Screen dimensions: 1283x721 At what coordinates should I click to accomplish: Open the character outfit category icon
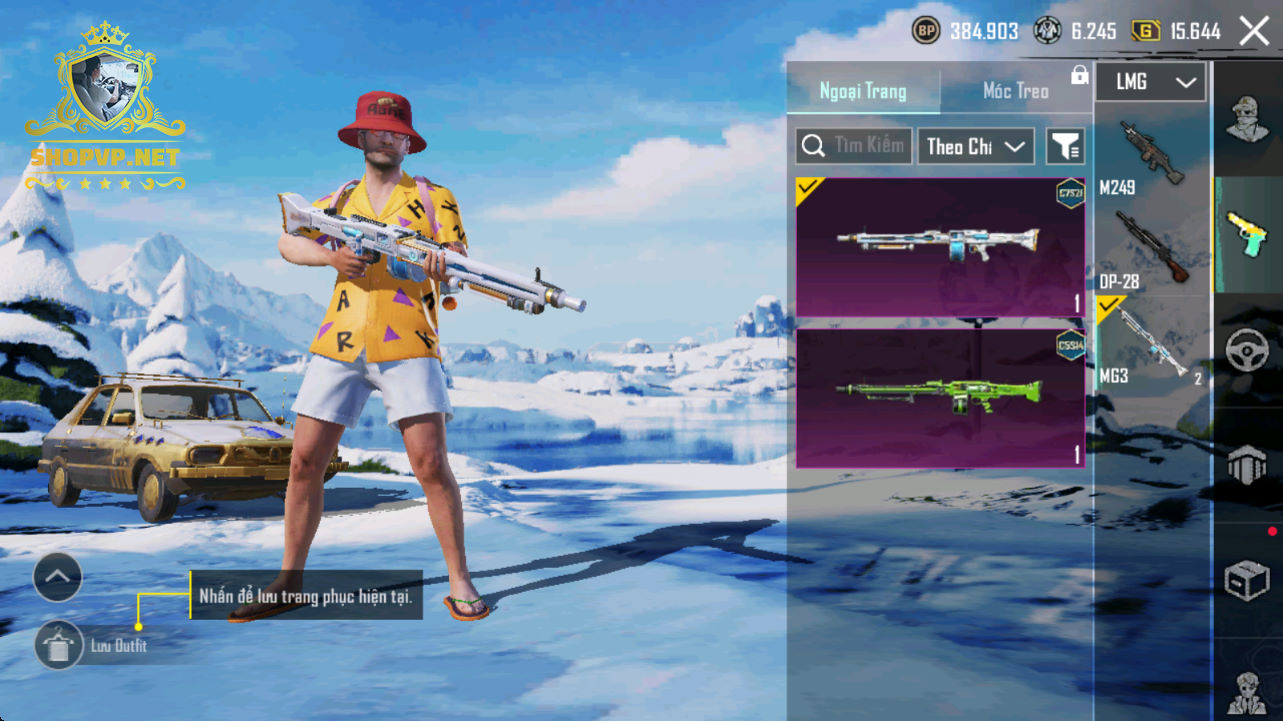[1246, 120]
